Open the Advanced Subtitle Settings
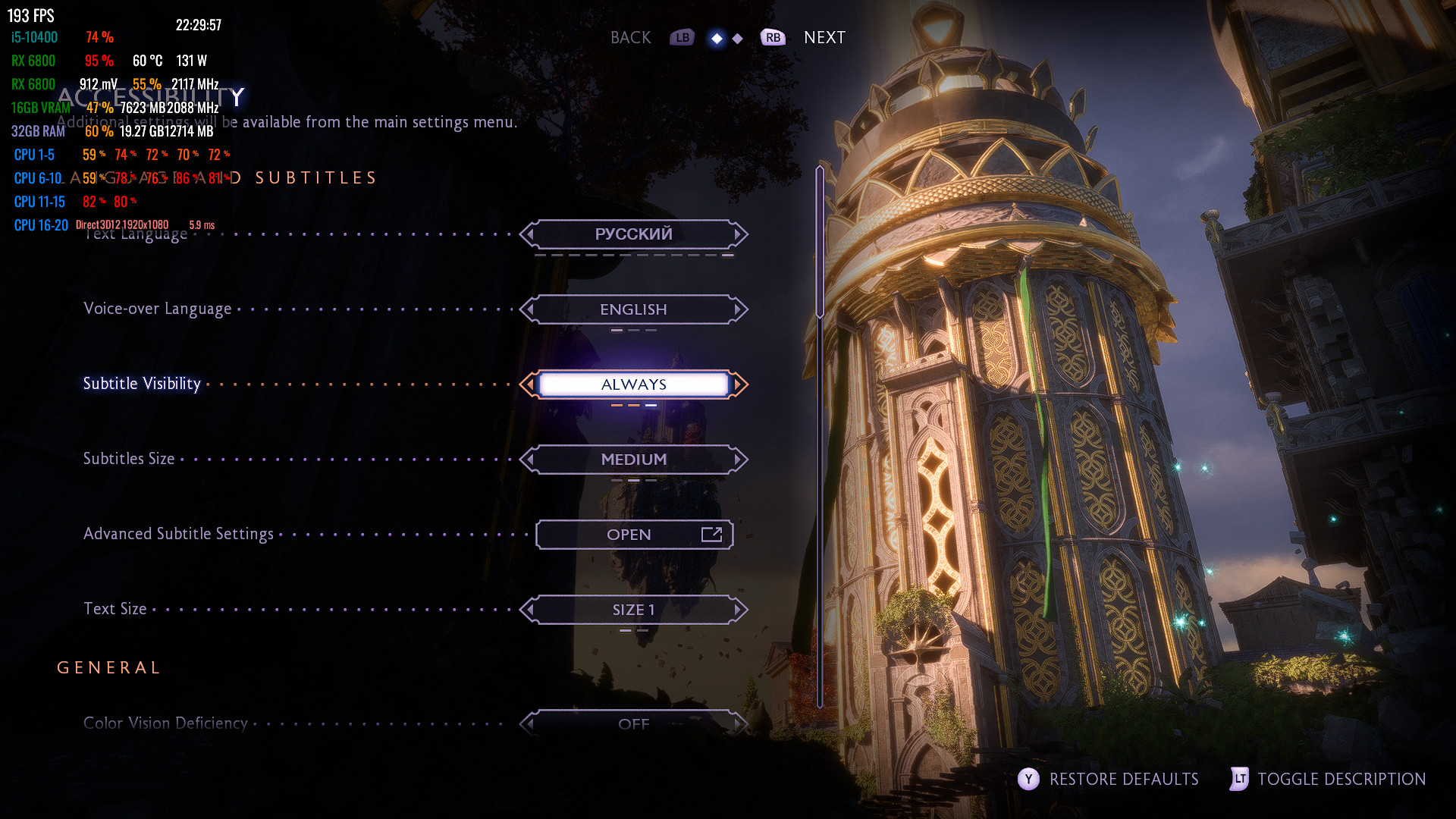Viewport: 1456px width, 819px height. (x=634, y=535)
